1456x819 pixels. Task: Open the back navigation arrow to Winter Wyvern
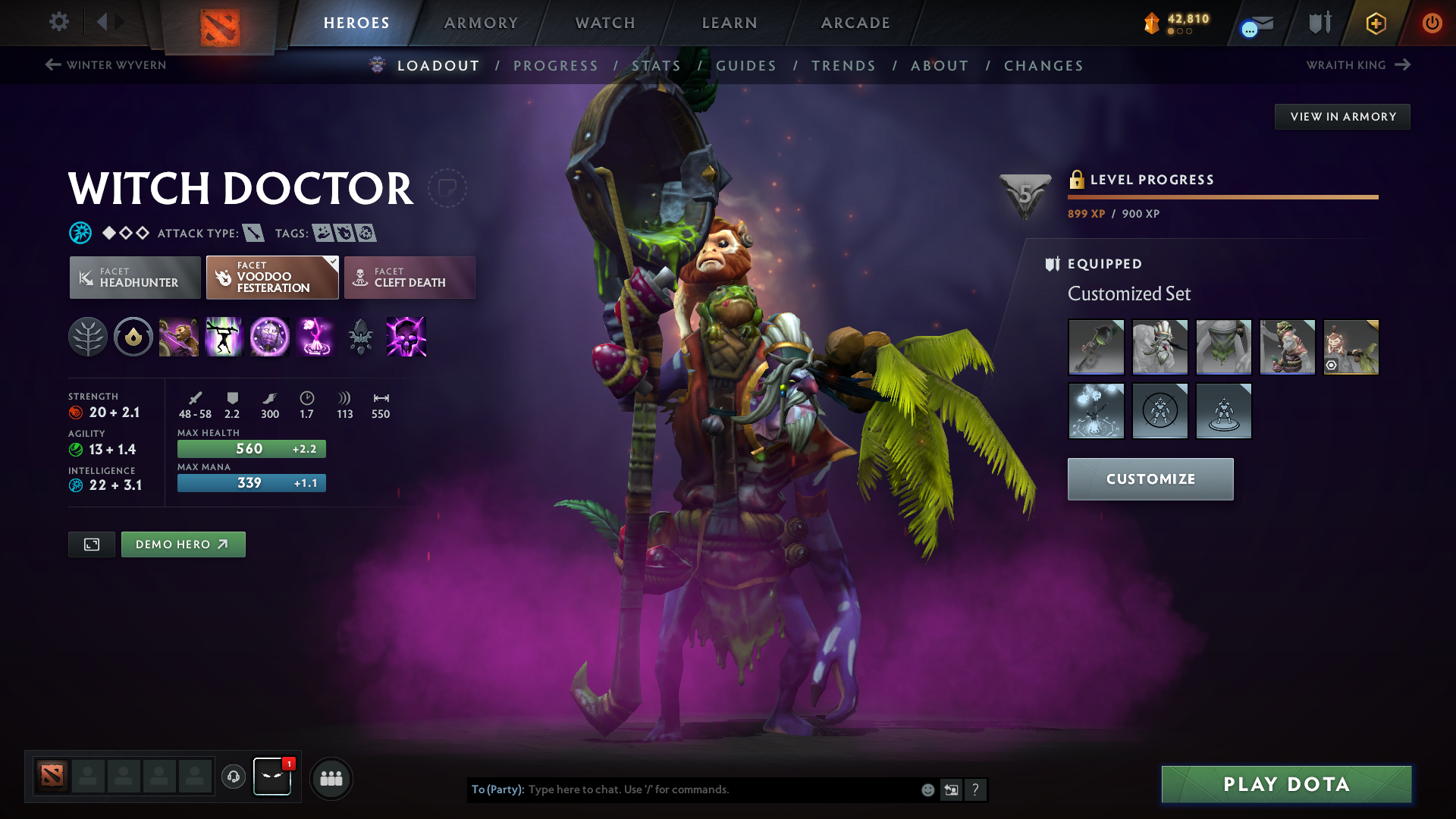point(52,65)
